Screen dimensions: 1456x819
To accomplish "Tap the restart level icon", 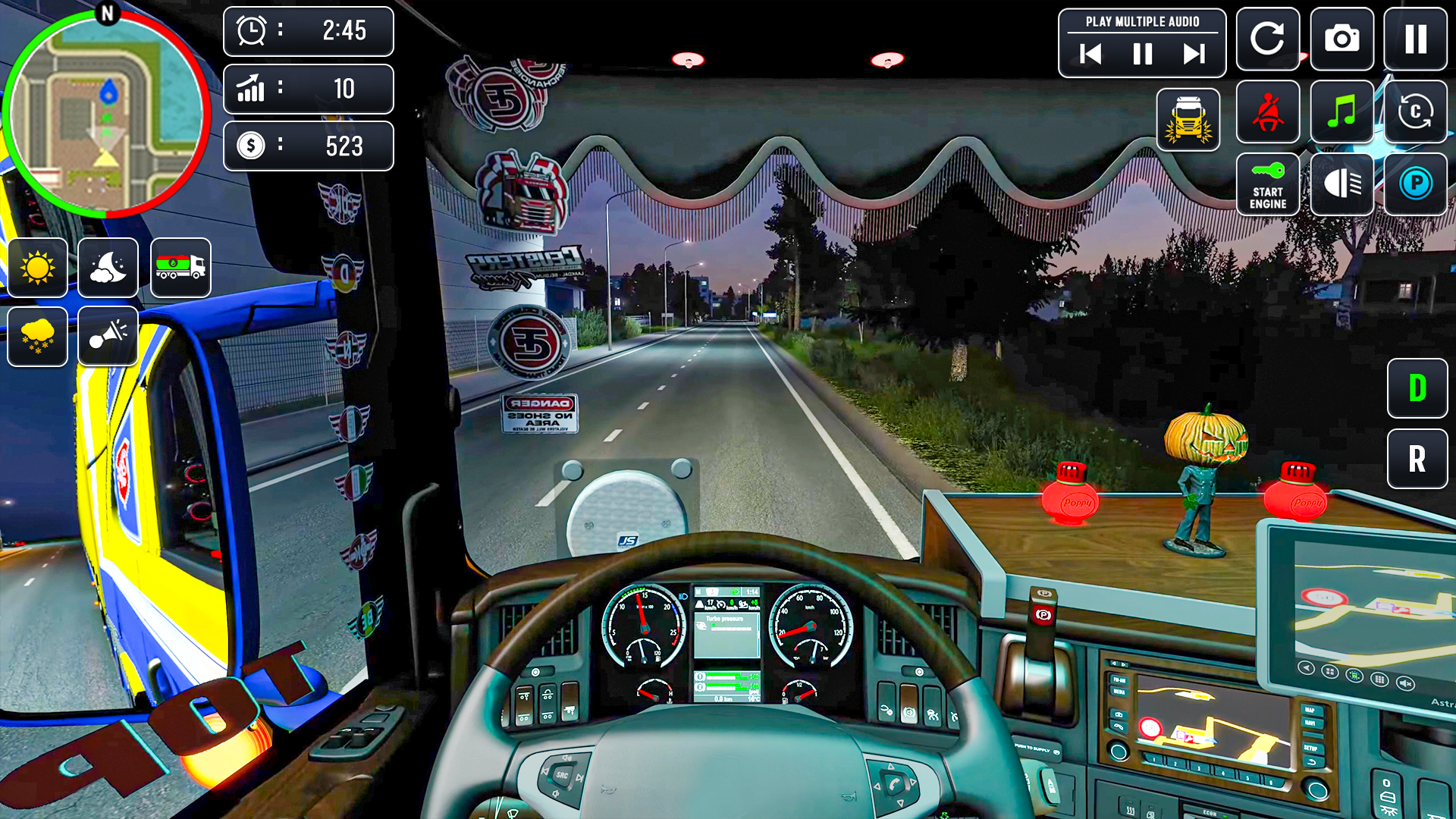I will click(x=1269, y=39).
